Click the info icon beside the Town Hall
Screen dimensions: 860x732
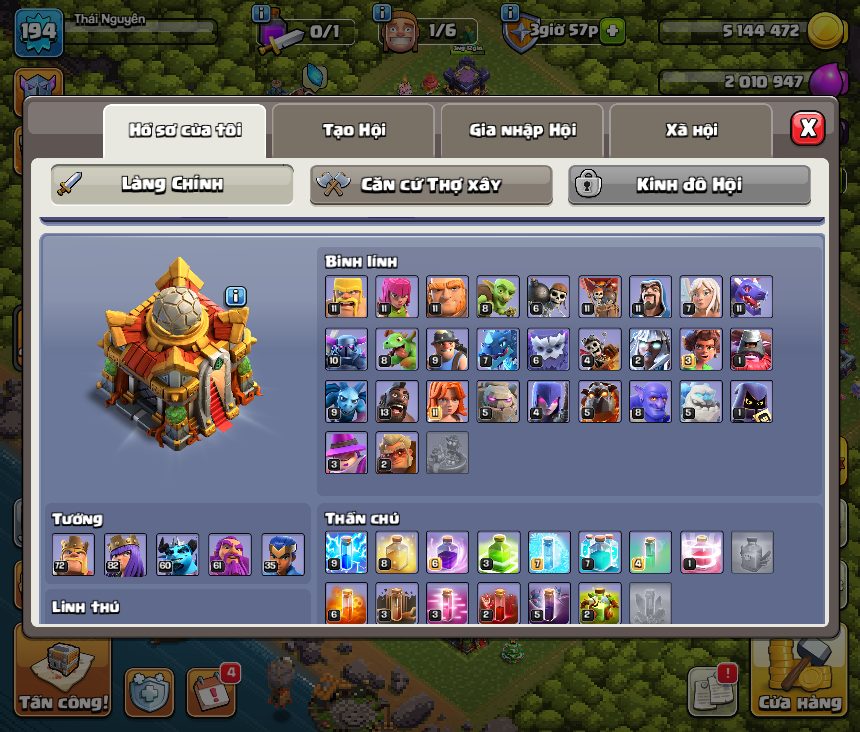click(236, 296)
